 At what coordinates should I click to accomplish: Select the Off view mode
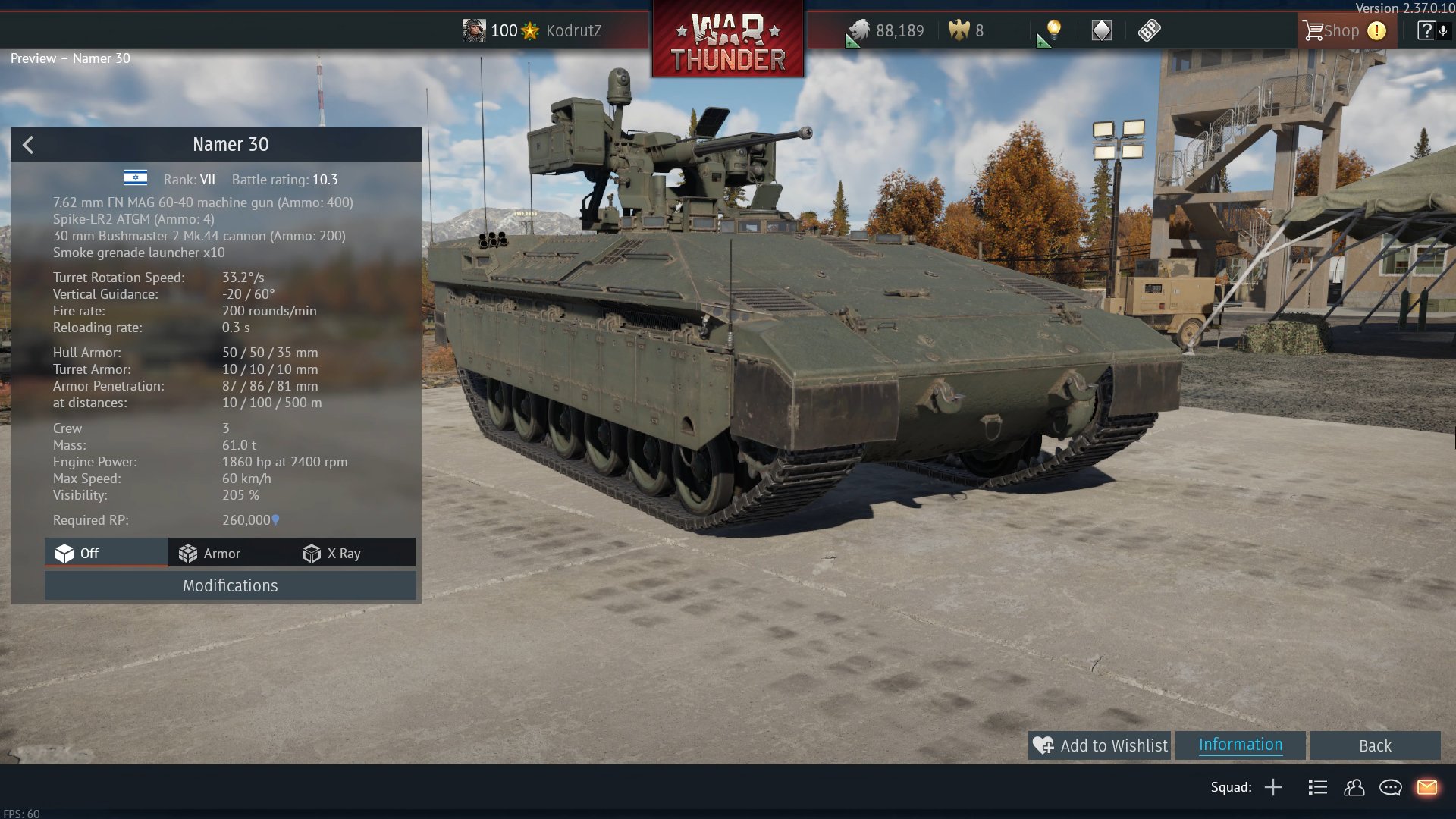coord(77,554)
